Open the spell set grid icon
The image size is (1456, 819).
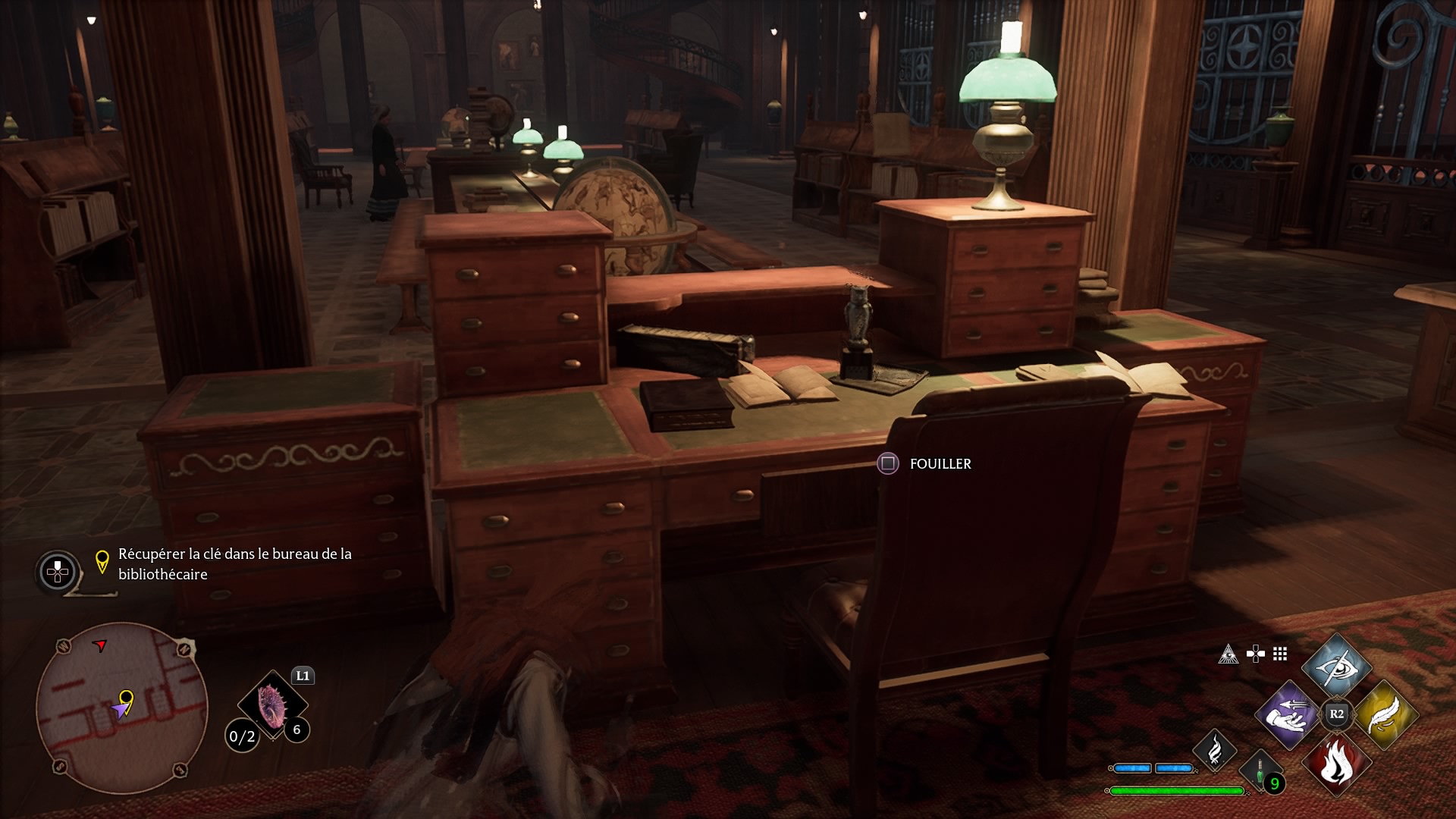click(1280, 654)
